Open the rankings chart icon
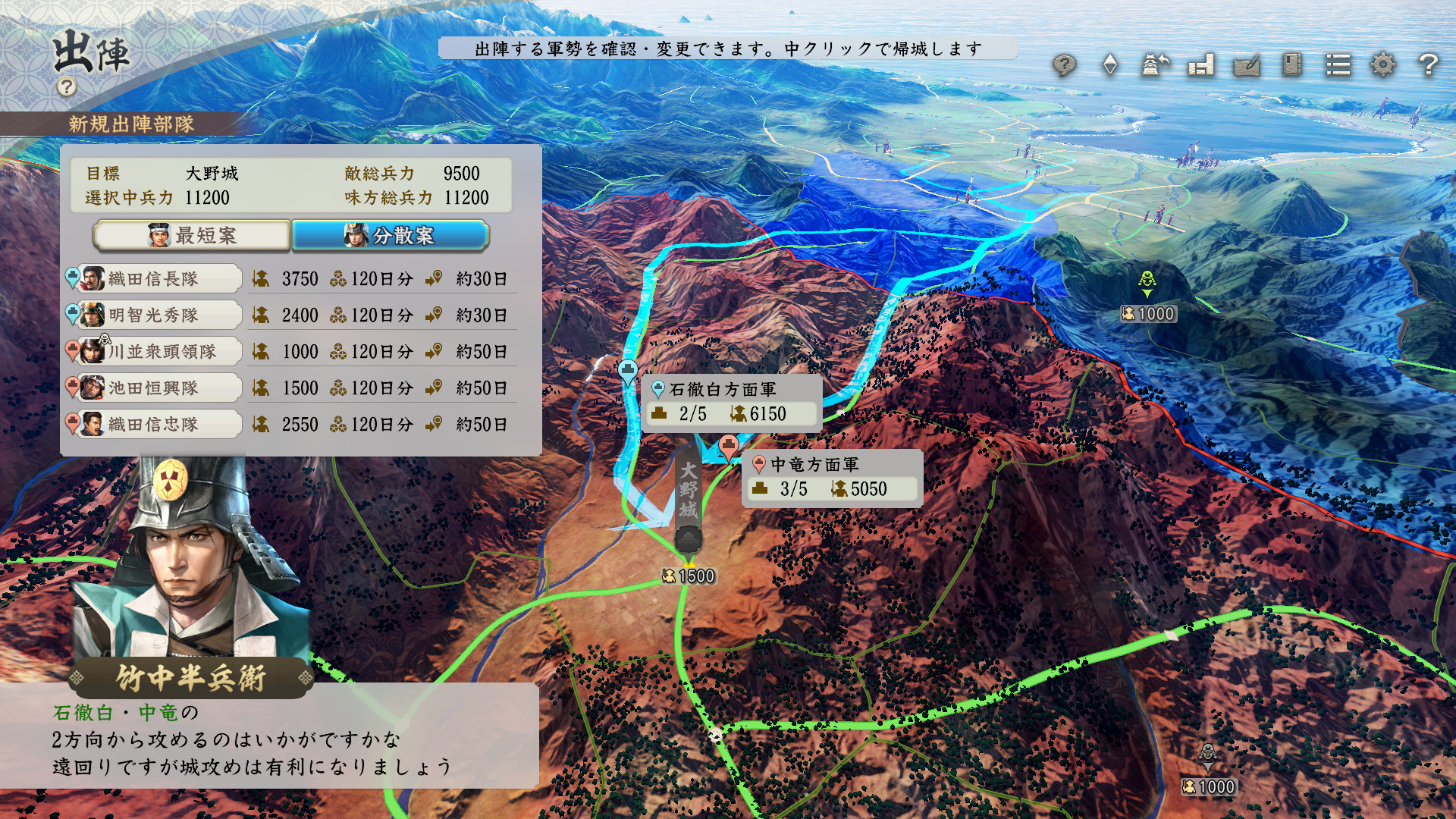The height and width of the screenshot is (819, 1456). coord(1200,67)
